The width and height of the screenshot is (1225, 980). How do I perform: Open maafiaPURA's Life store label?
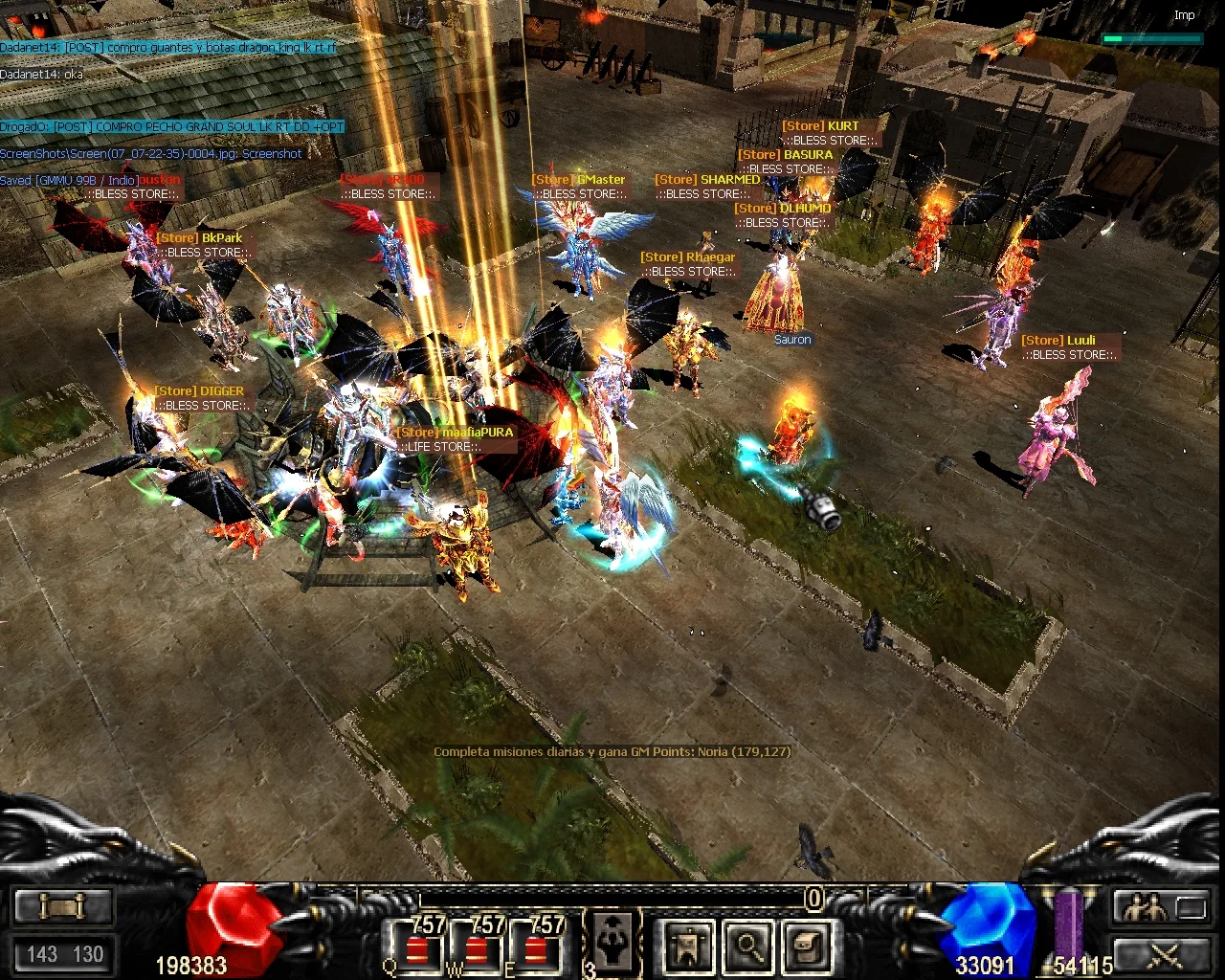click(x=438, y=447)
